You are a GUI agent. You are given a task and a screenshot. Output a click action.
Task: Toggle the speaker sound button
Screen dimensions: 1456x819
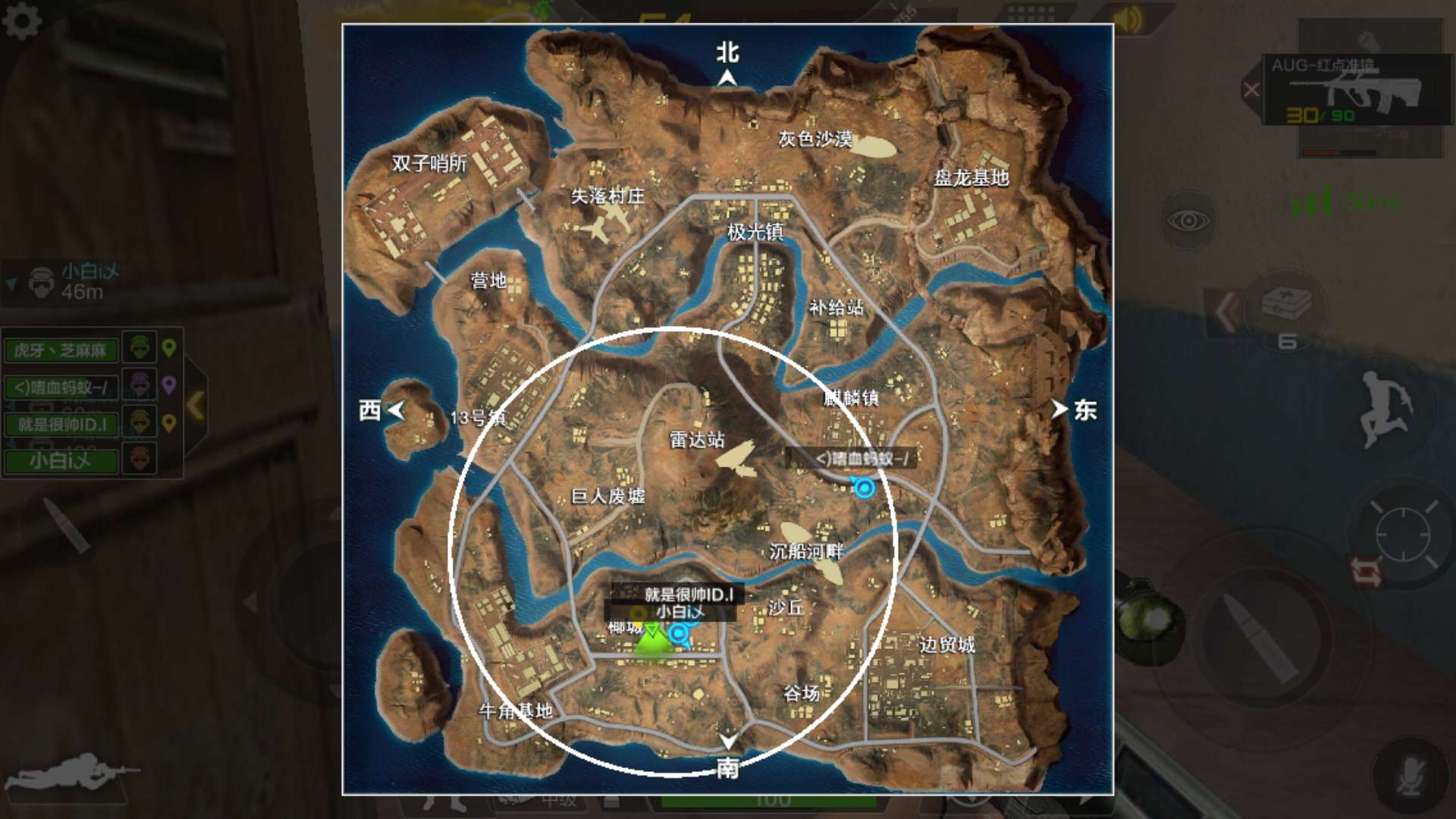click(x=1128, y=20)
